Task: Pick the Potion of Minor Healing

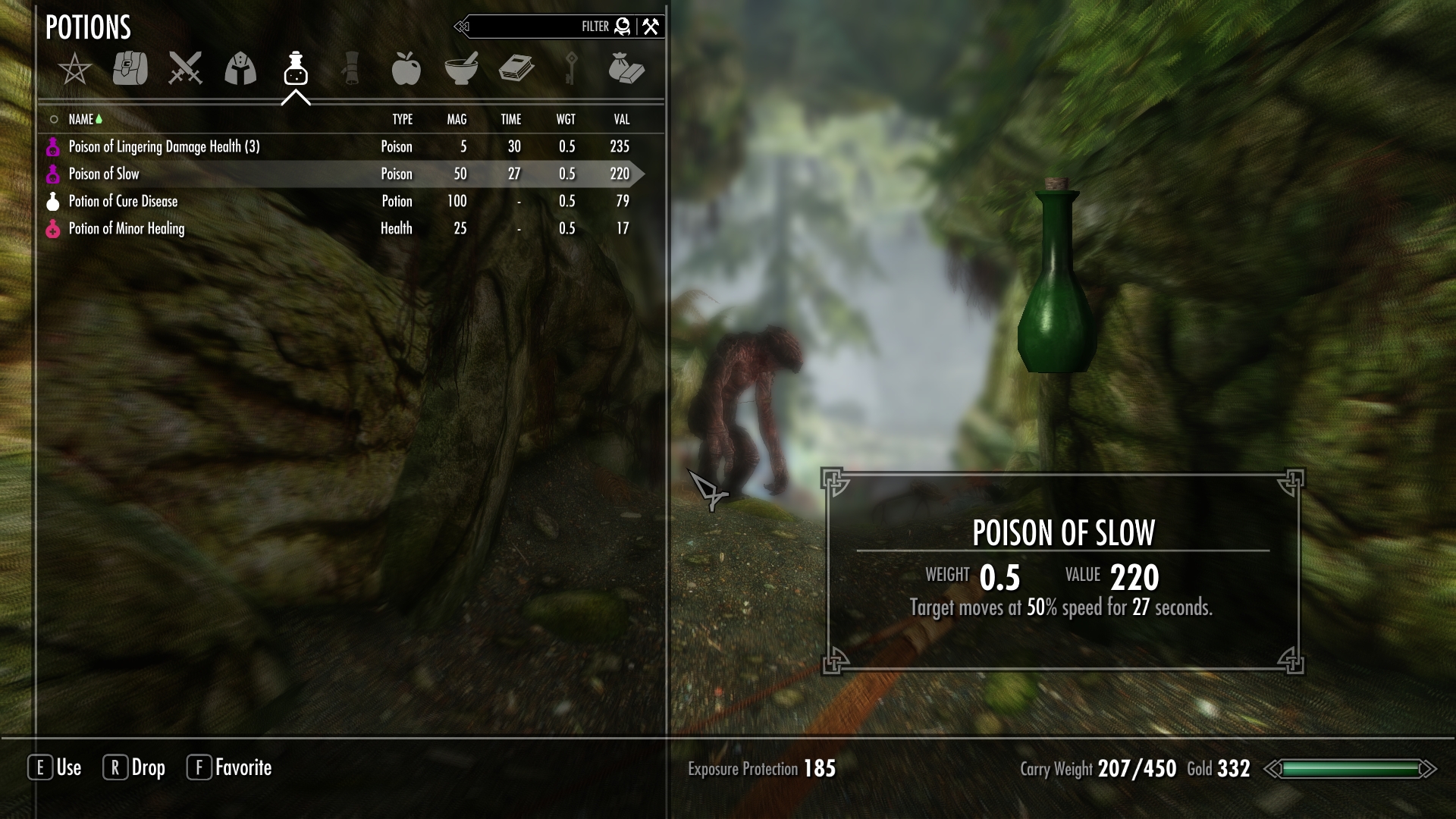Action: [x=126, y=228]
